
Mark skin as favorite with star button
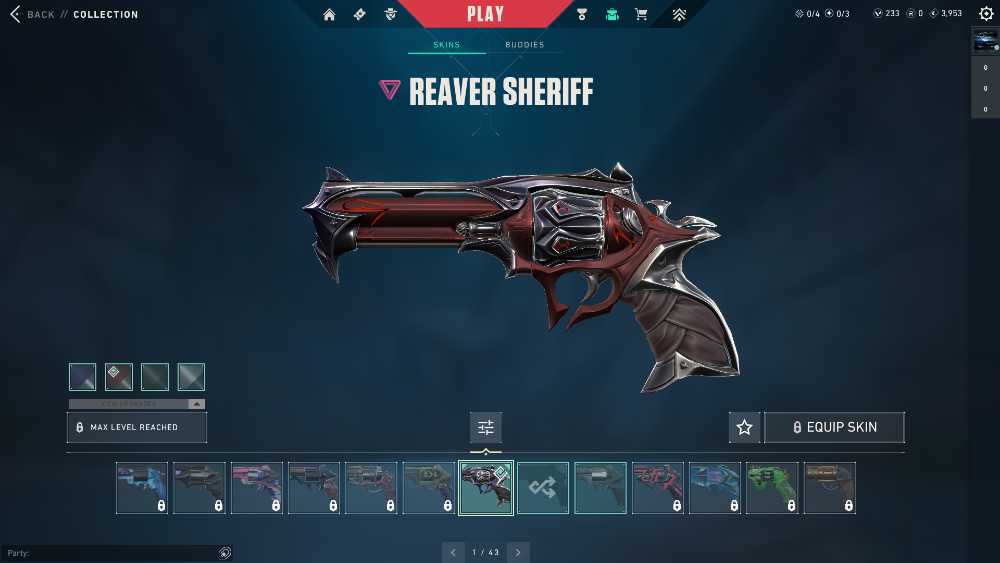744,428
